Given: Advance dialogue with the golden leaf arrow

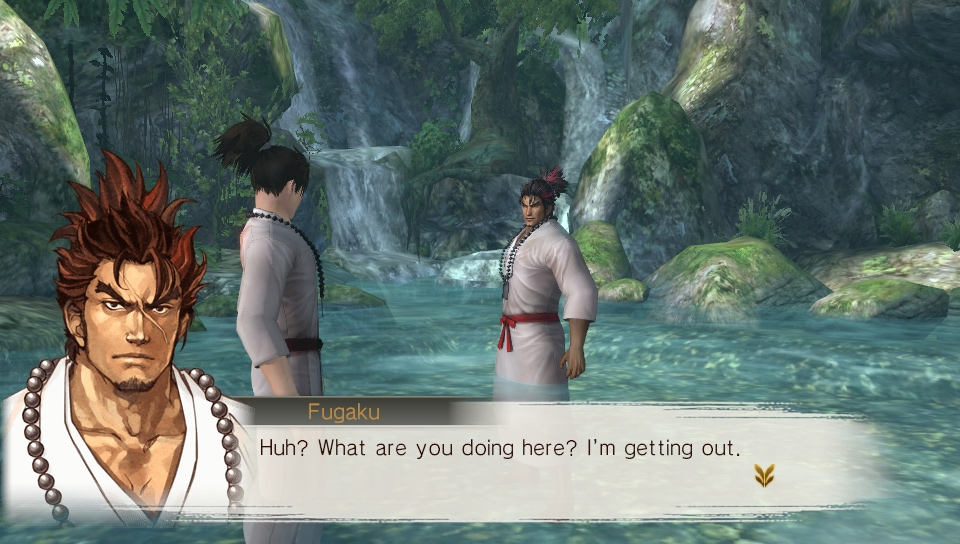Looking at the screenshot, I should coord(764,476).
